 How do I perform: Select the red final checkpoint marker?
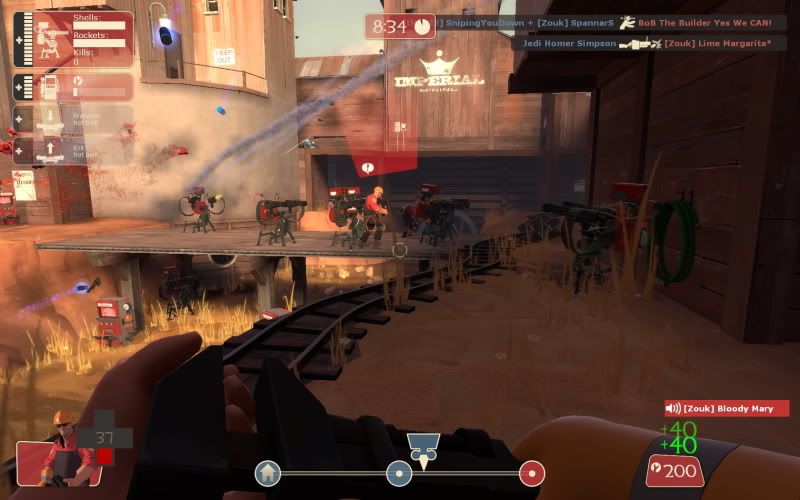tap(532, 473)
